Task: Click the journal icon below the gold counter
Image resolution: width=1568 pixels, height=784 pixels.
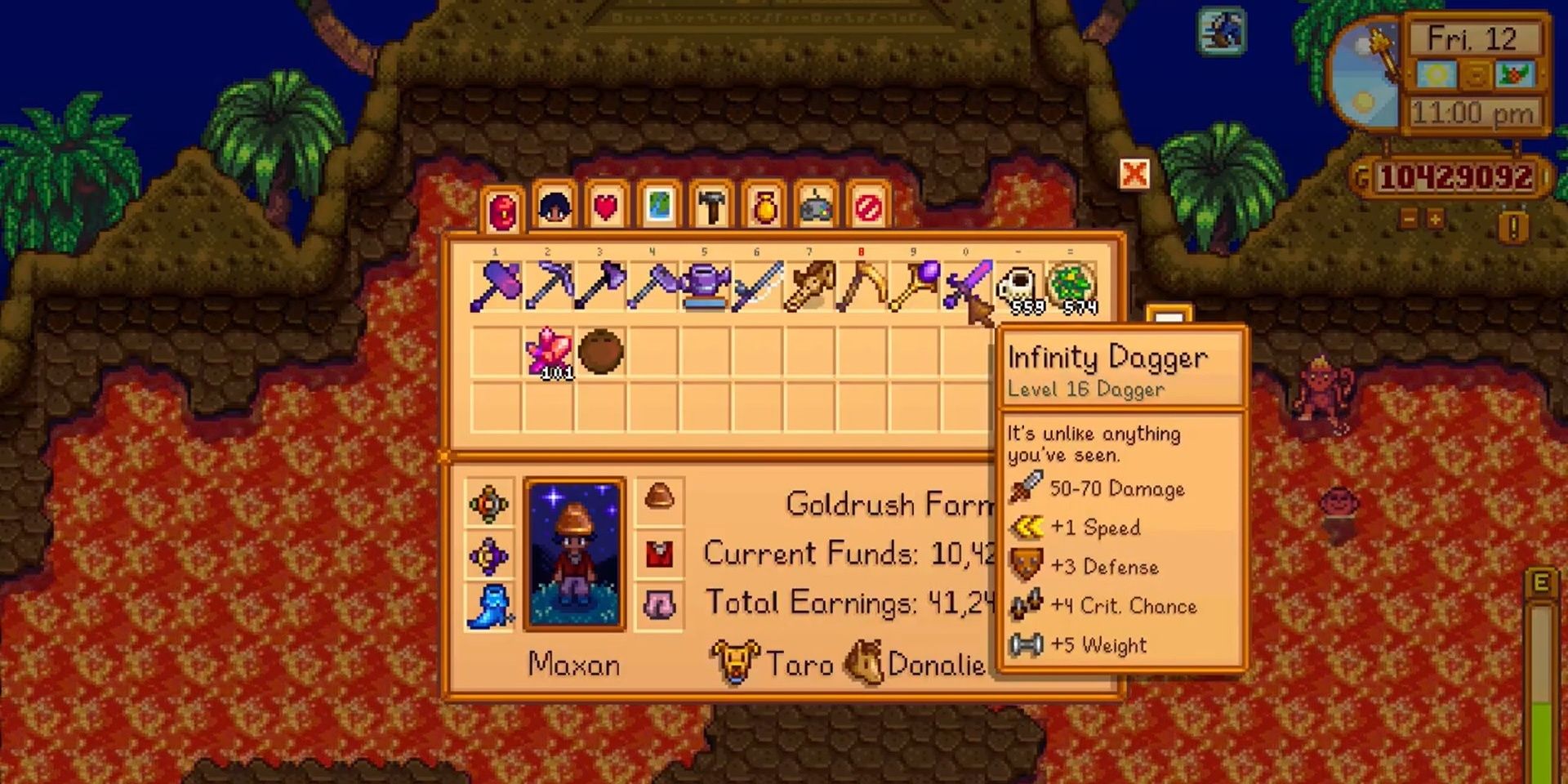Action: click(1513, 225)
